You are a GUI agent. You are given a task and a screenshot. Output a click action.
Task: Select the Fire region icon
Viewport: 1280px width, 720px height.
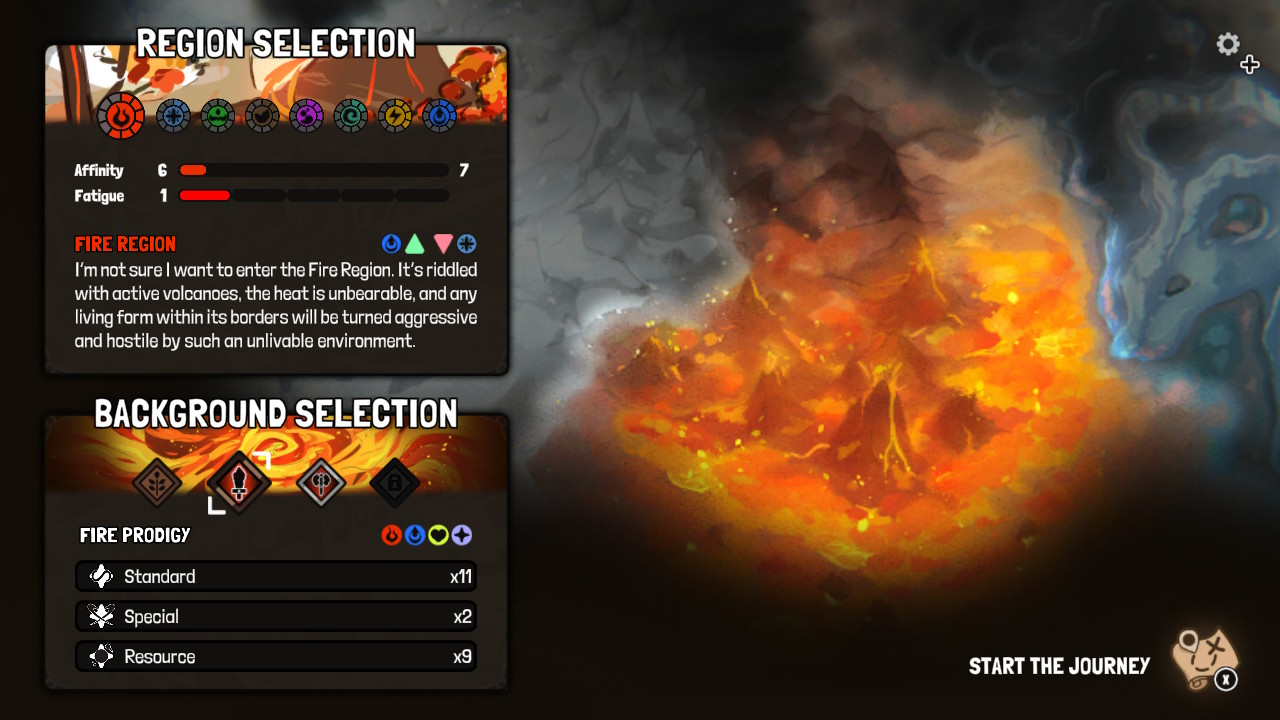(x=120, y=115)
